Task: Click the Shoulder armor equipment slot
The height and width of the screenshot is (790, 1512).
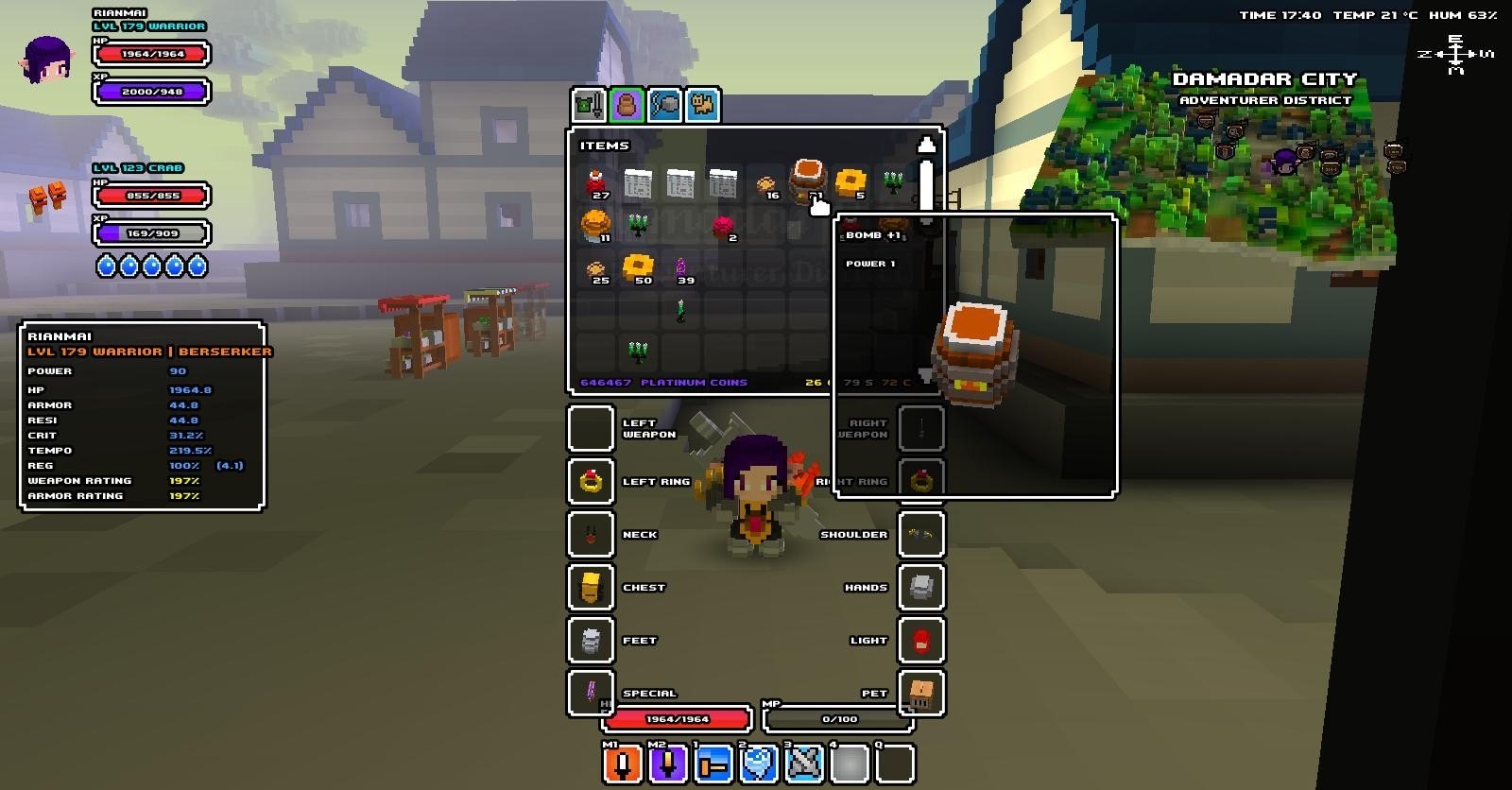Action: pyautogui.click(x=920, y=534)
